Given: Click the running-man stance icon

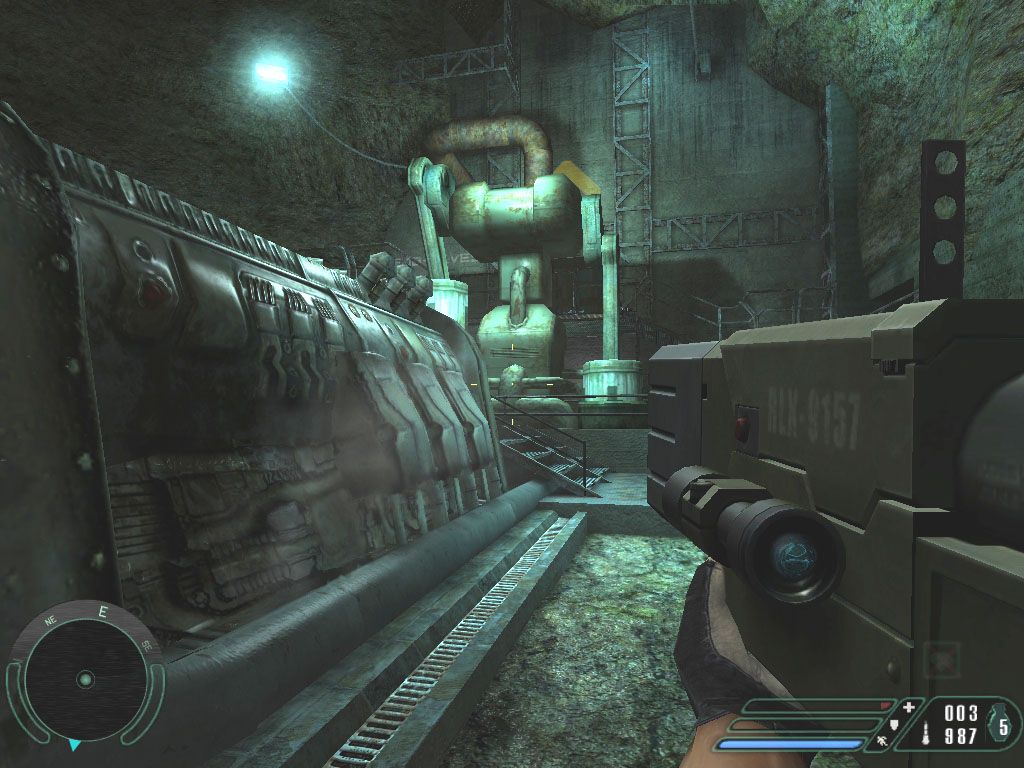Looking at the screenshot, I should 882,741.
